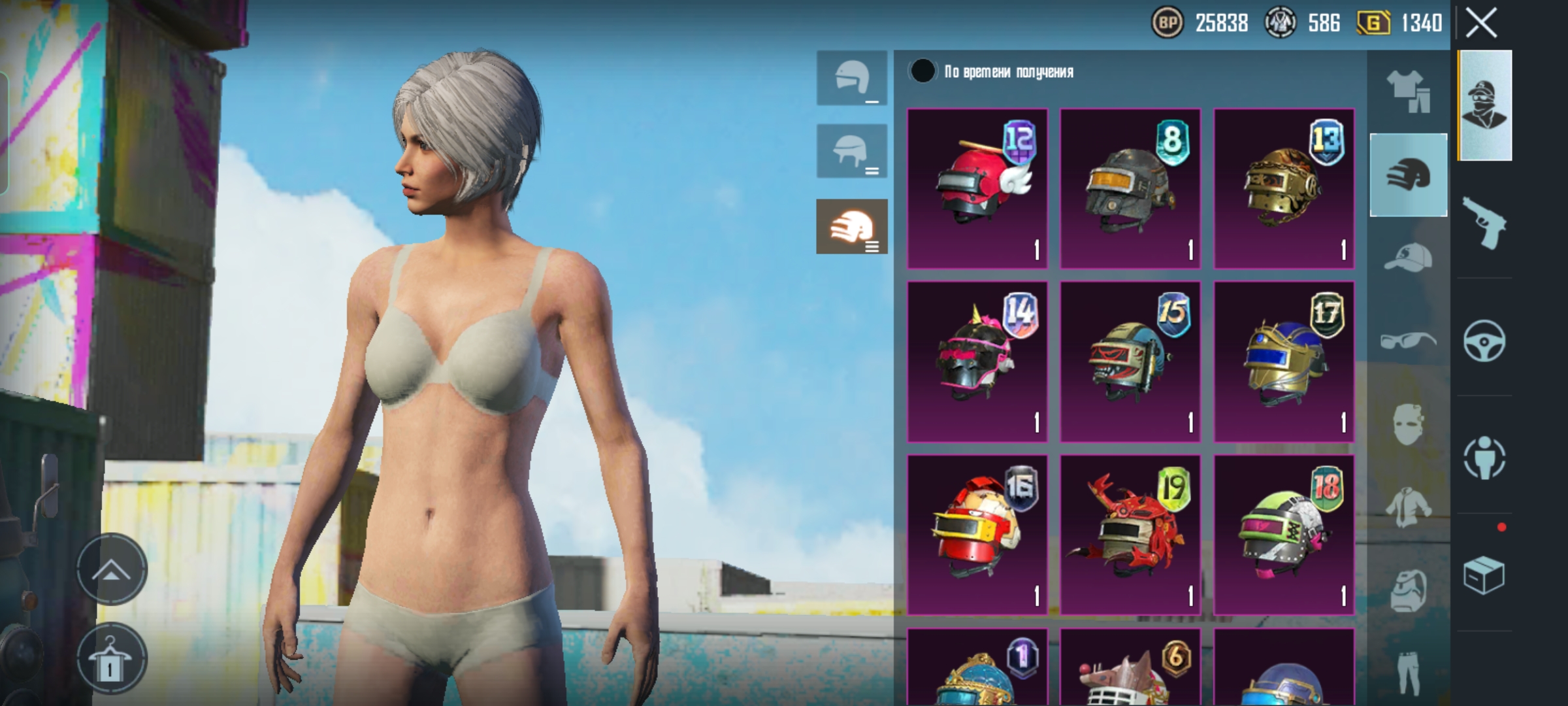Choose the grey helmet with badge 8
This screenshot has height=706, width=1568.
tap(1130, 189)
